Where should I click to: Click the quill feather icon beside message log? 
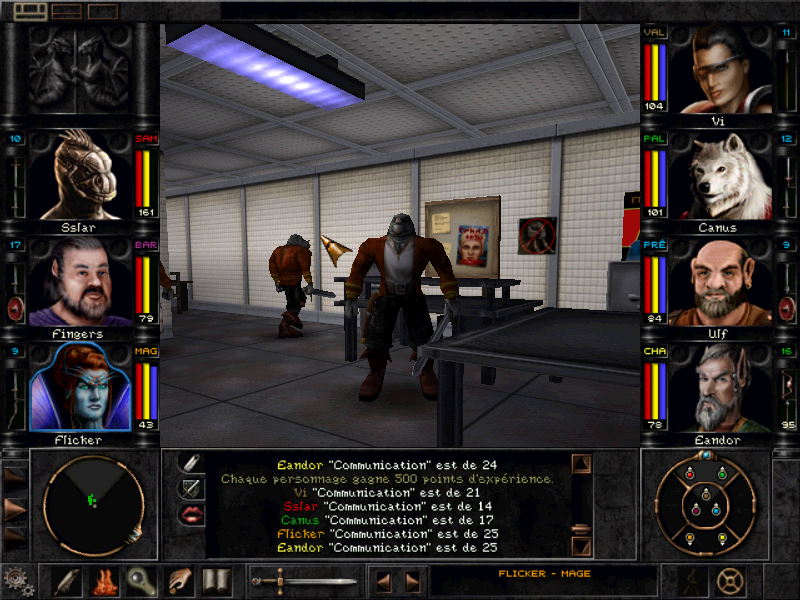click(x=191, y=463)
